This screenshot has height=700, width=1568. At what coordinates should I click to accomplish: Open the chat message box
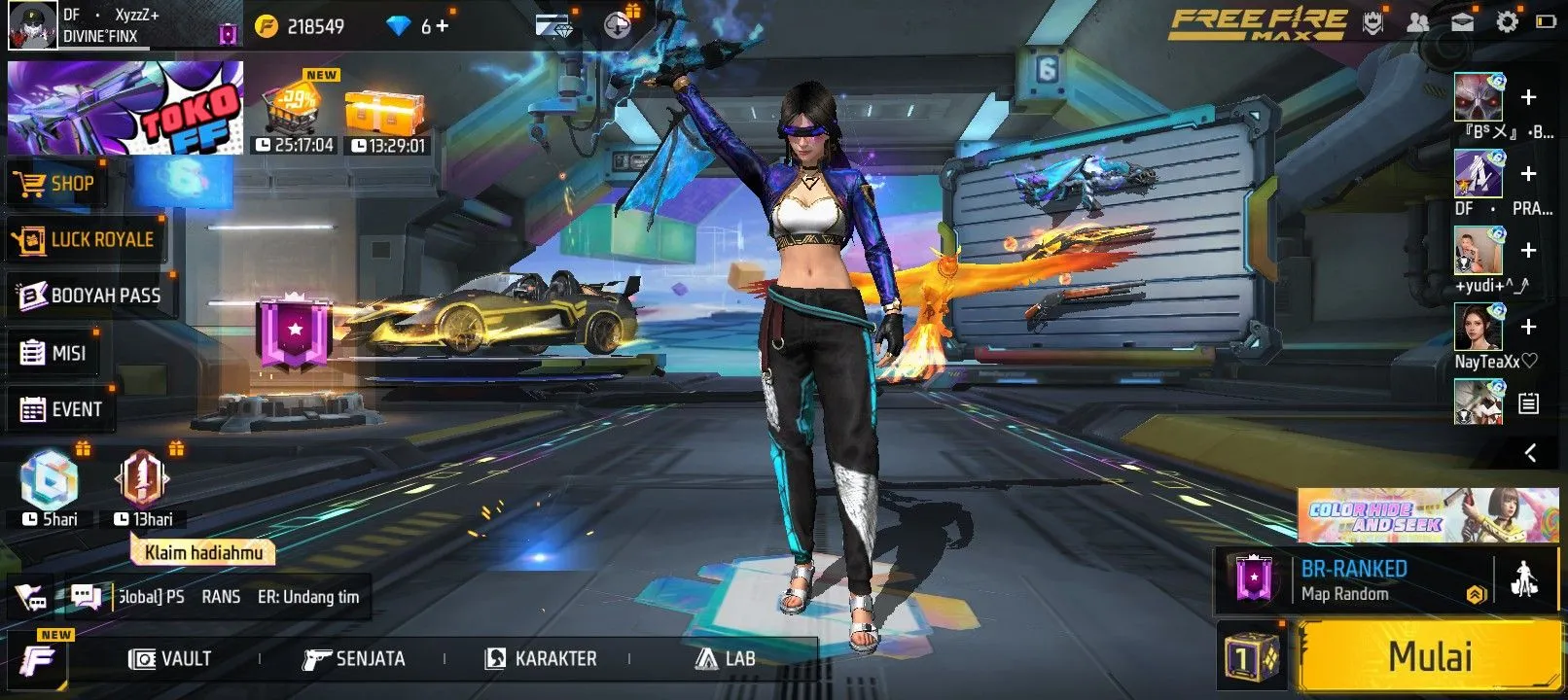(86, 597)
